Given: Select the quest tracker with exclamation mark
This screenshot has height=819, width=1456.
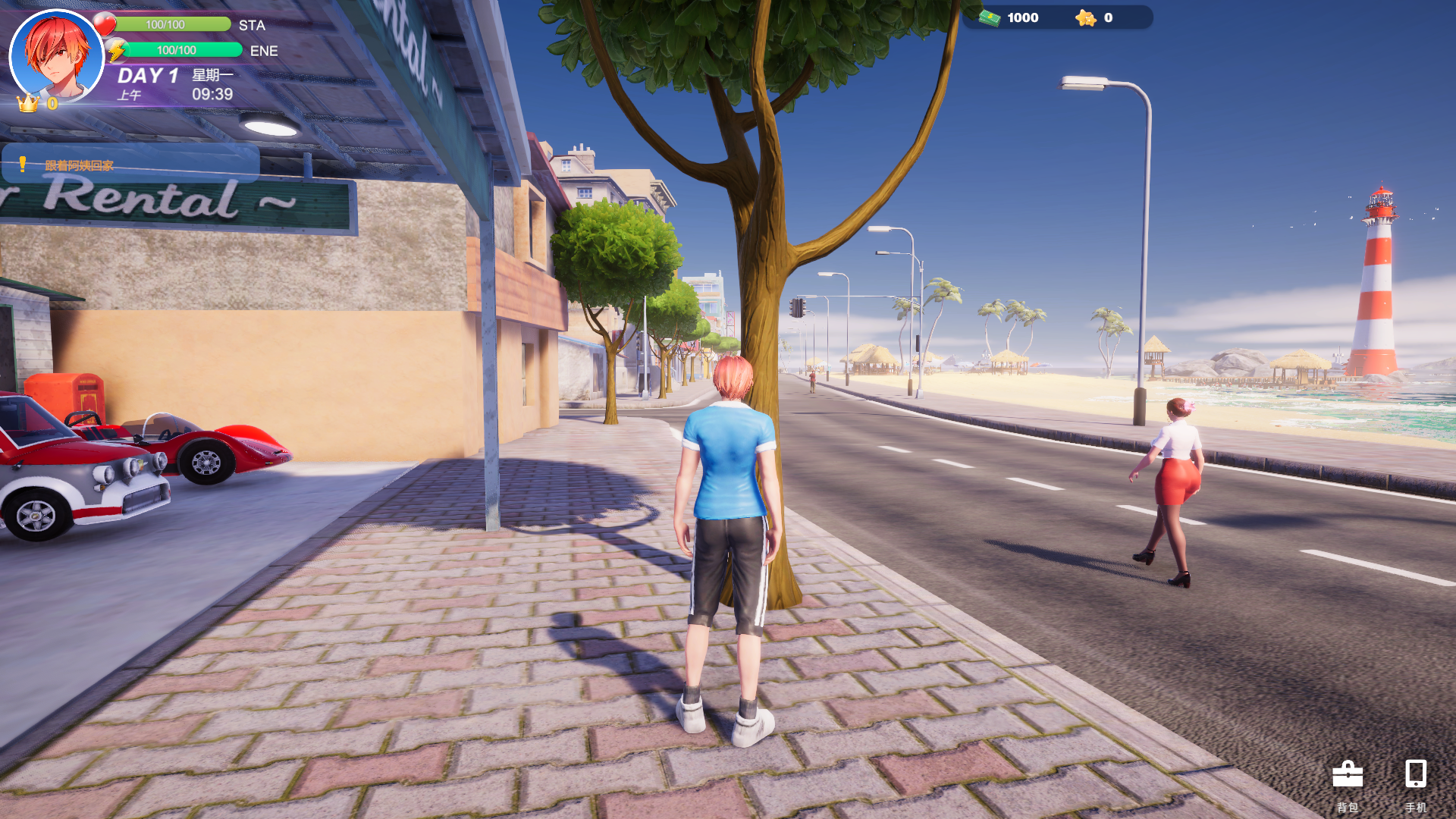Looking at the screenshot, I should point(130,164).
